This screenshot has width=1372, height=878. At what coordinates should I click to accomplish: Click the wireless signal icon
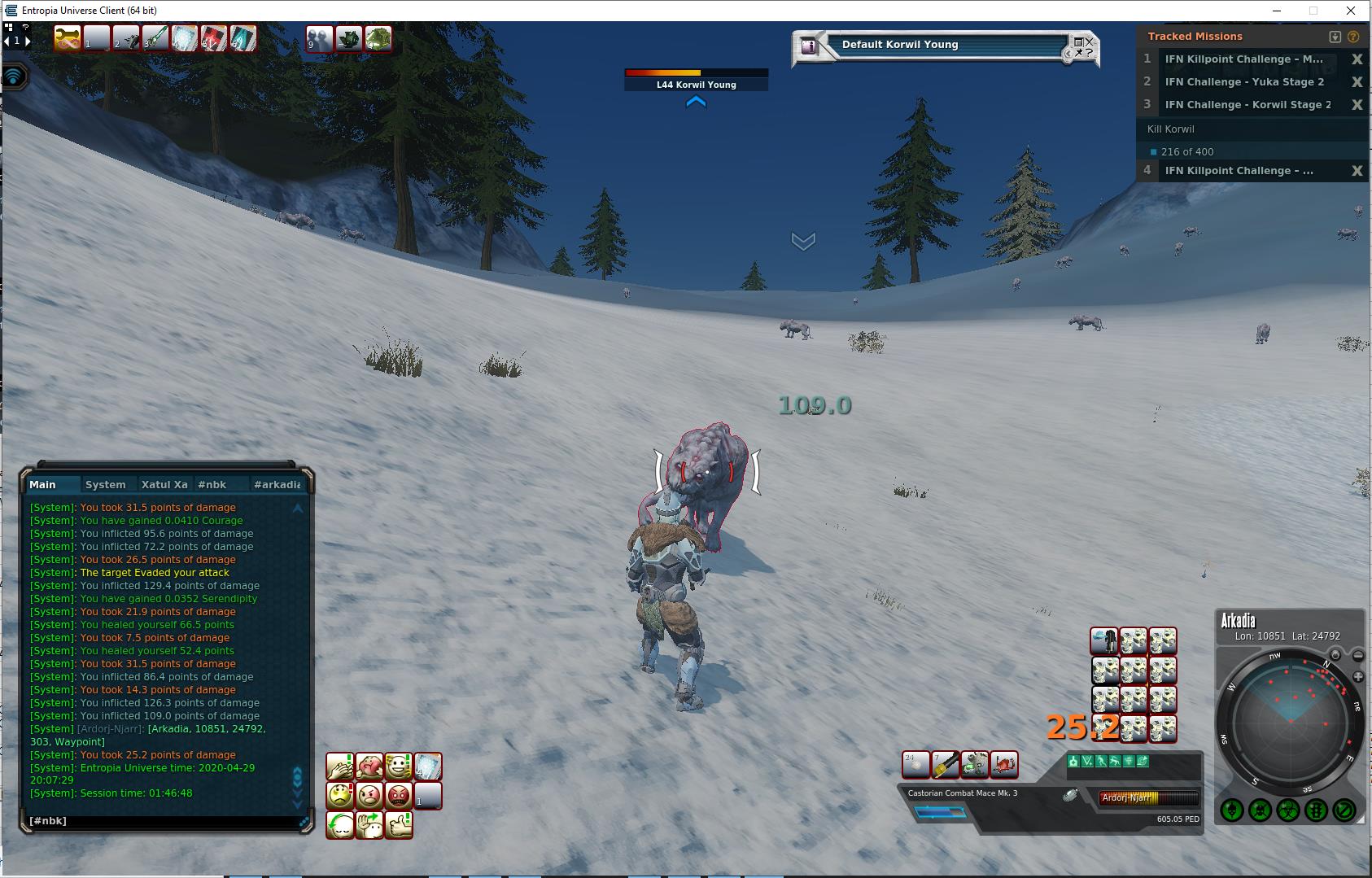(x=14, y=76)
